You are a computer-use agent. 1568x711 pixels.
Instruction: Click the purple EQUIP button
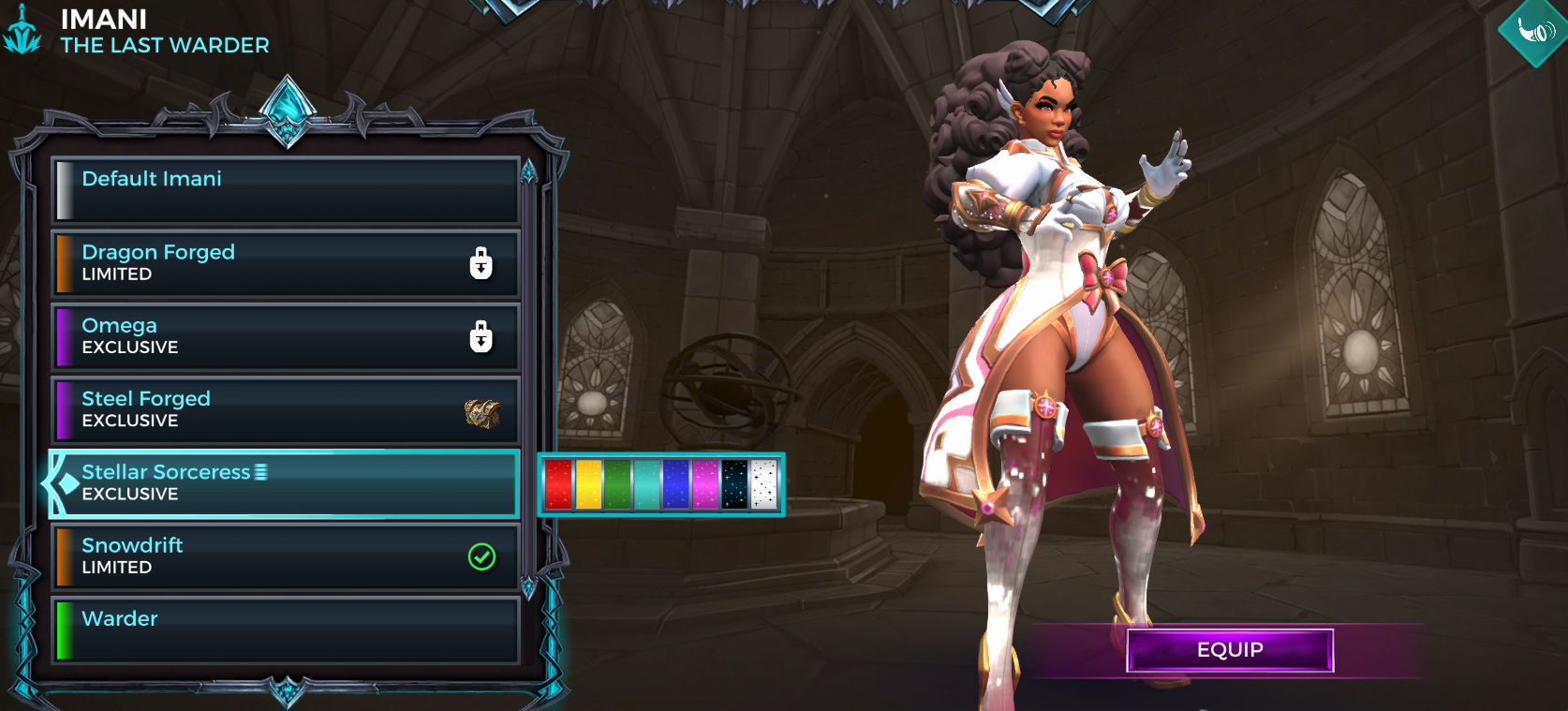pyautogui.click(x=1229, y=650)
